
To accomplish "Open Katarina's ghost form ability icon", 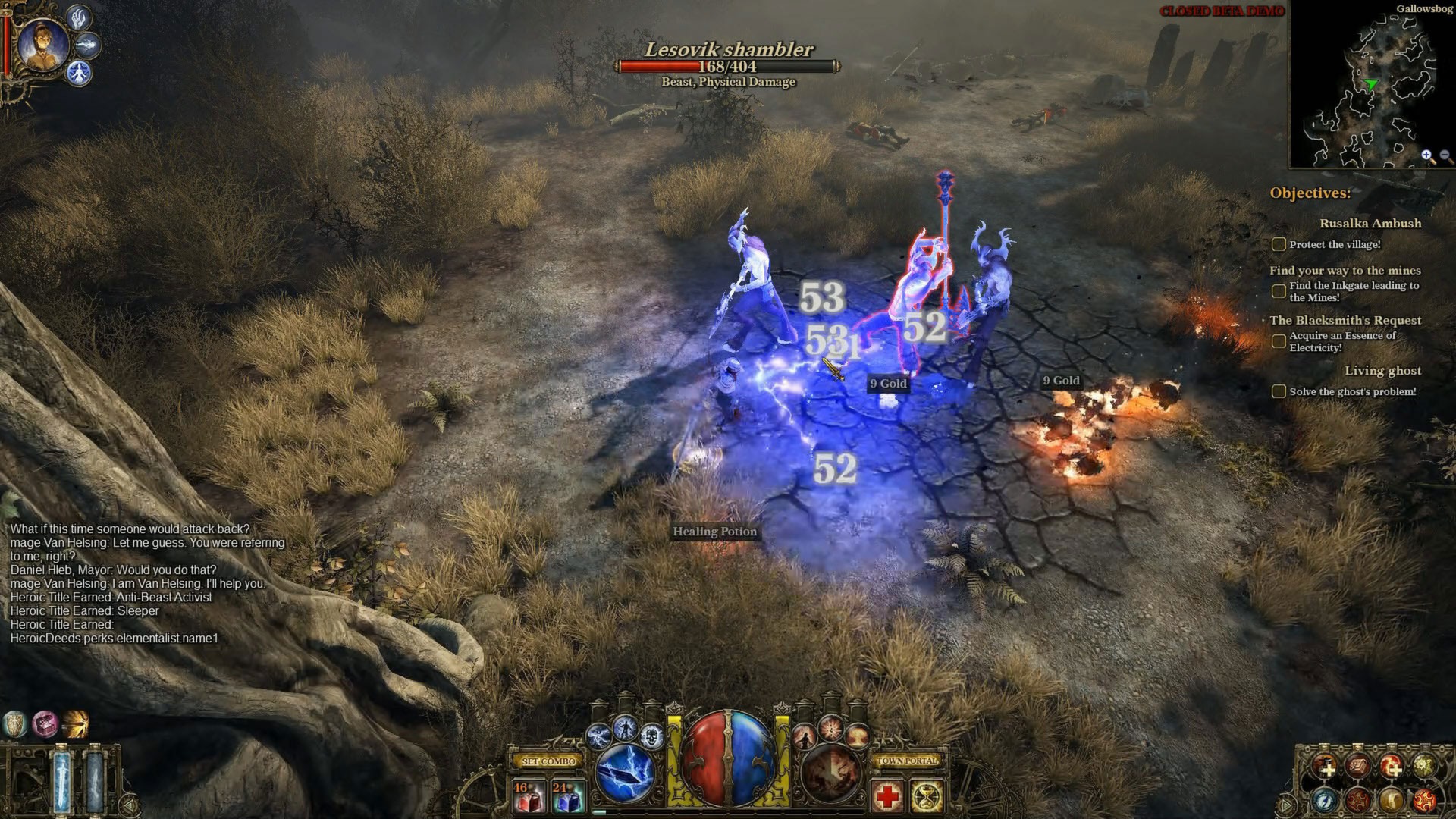I will 803,736.
